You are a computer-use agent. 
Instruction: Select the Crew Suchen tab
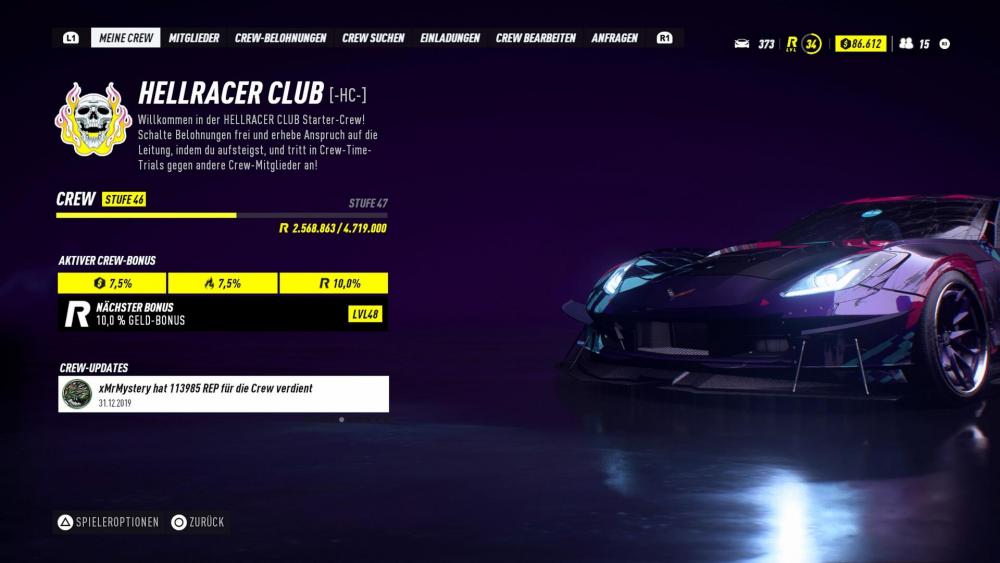click(x=373, y=38)
